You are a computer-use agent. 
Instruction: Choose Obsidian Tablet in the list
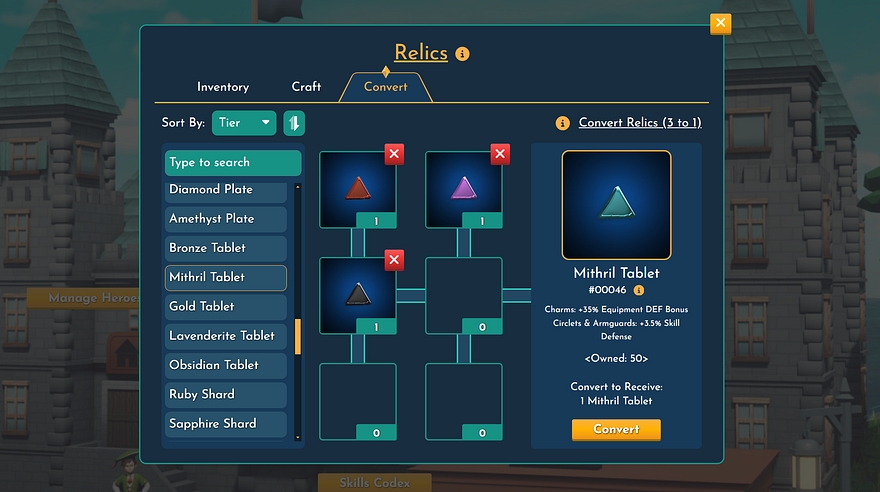(x=226, y=365)
